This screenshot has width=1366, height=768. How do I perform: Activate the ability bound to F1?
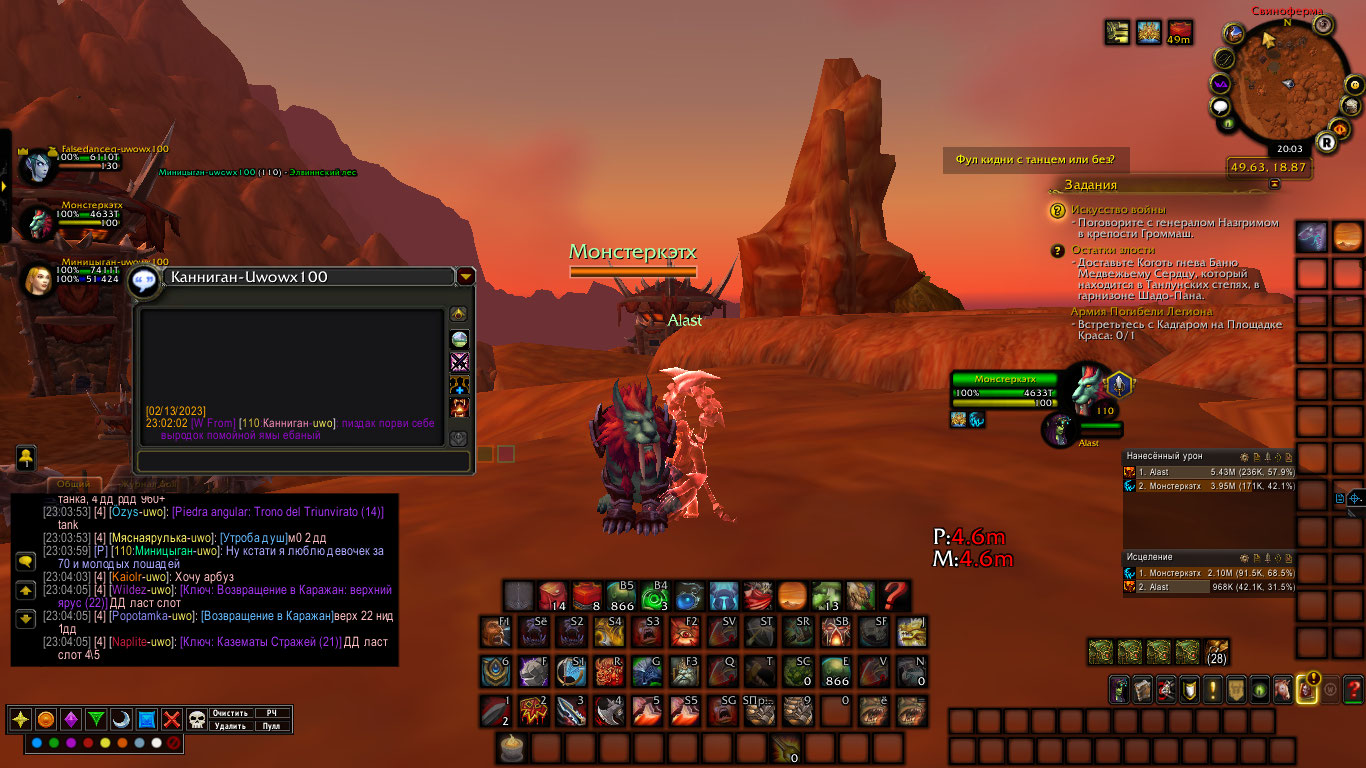coord(494,632)
